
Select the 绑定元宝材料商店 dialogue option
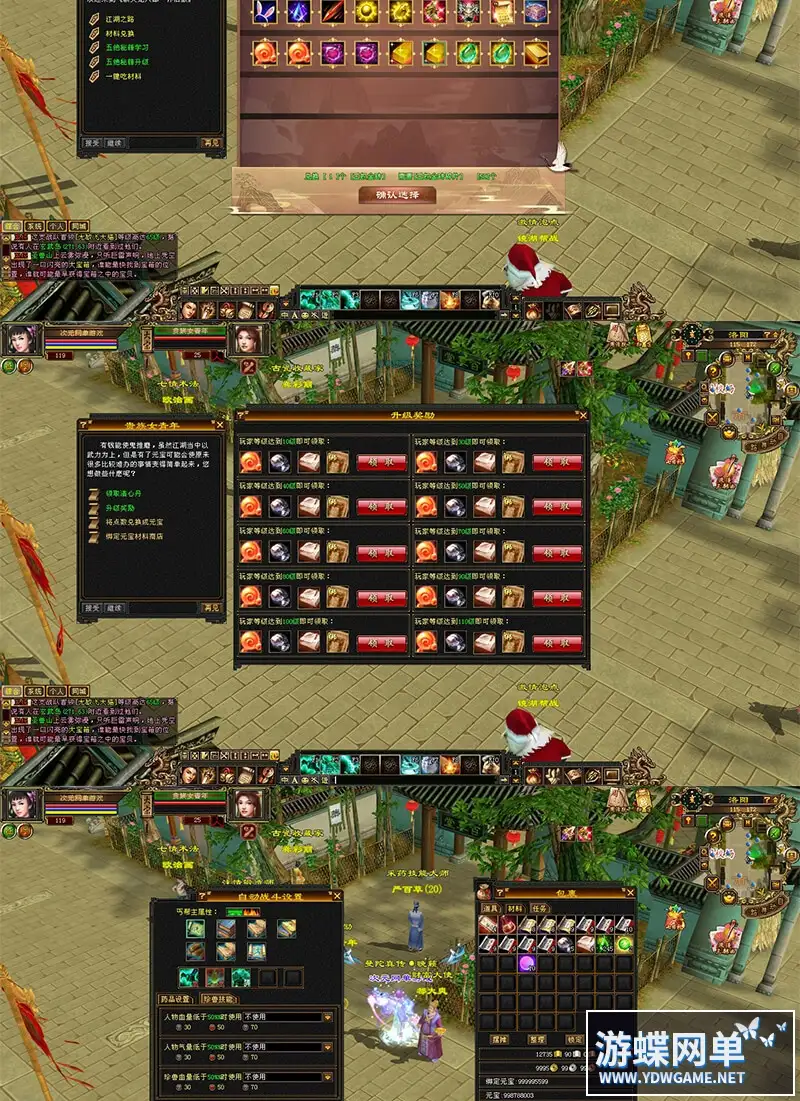pyautogui.click(x=134, y=536)
